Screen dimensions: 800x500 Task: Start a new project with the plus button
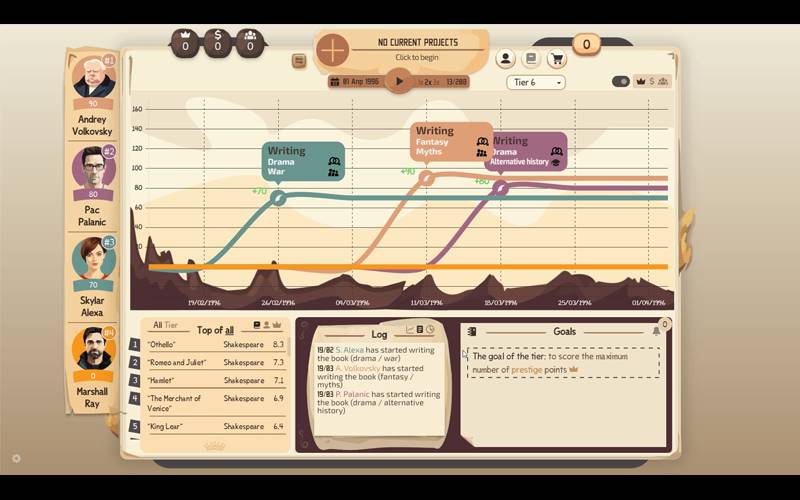click(332, 49)
